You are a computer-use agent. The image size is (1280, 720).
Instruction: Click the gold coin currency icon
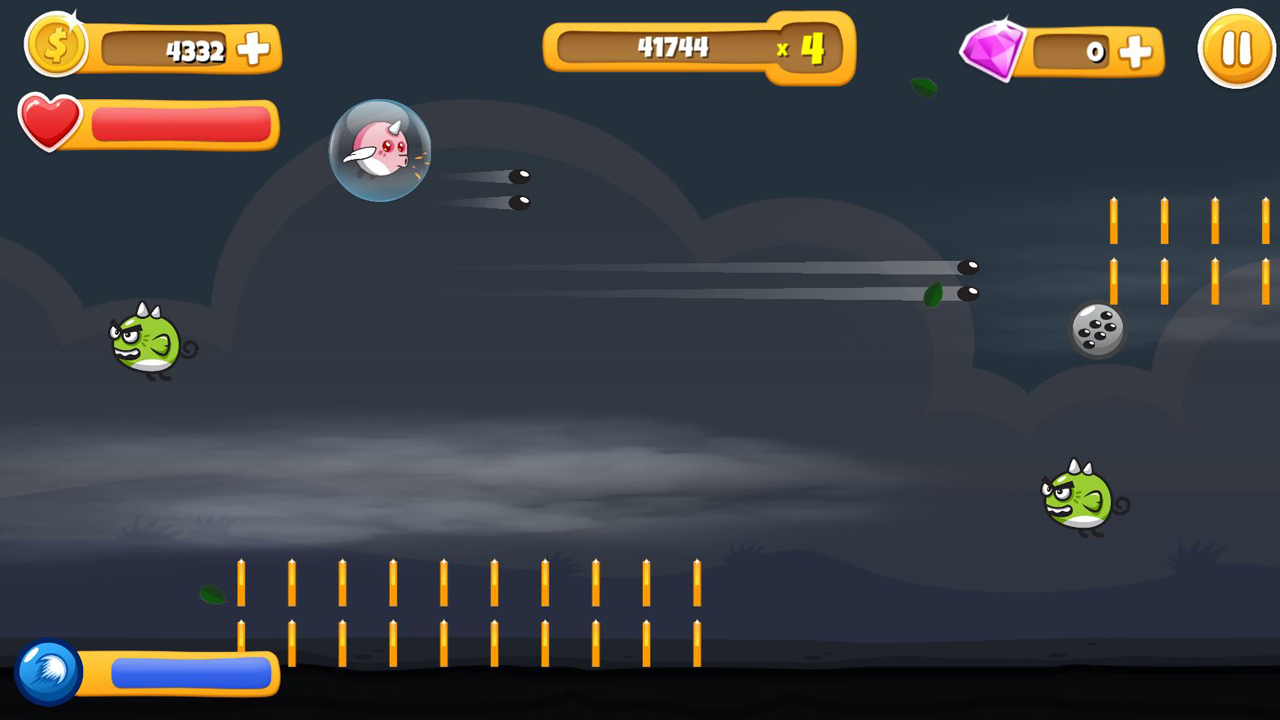coord(55,46)
